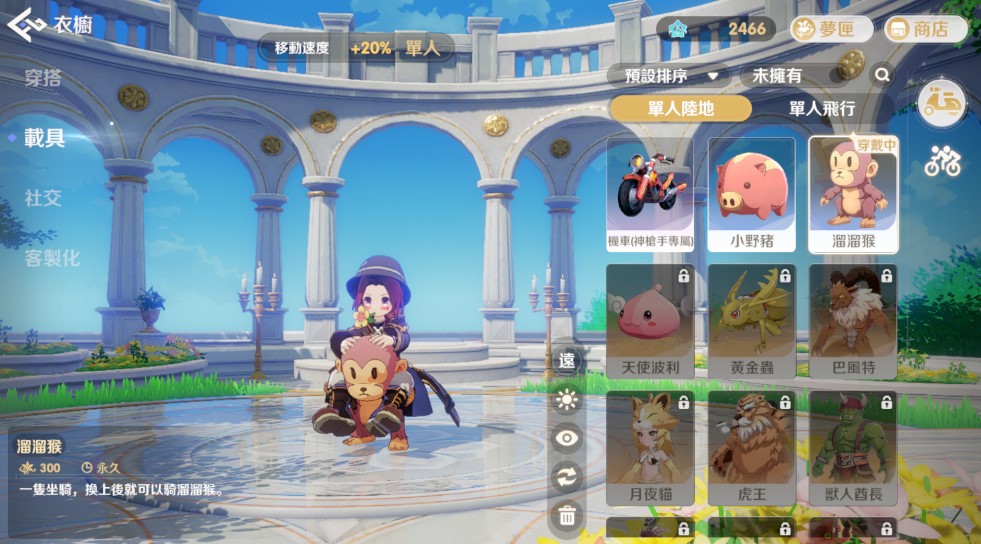Switch to the 單人陸地 tab
This screenshot has height=544, width=981.
pos(680,108)
